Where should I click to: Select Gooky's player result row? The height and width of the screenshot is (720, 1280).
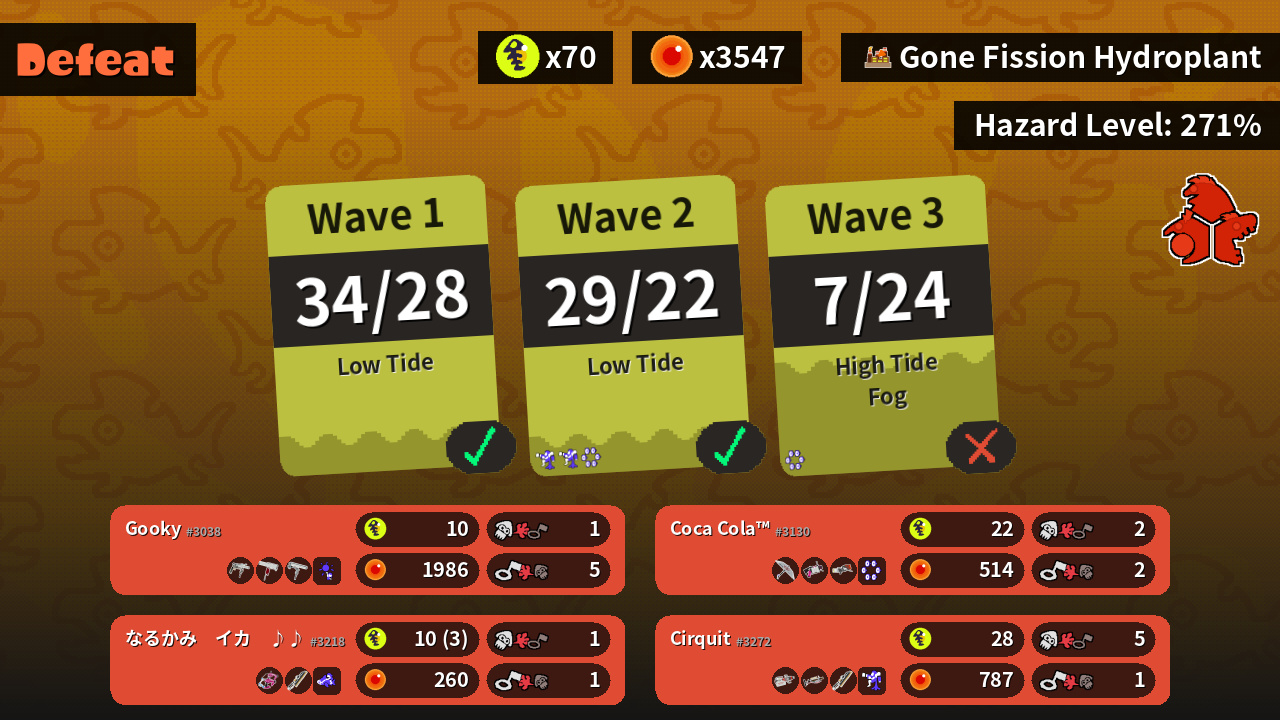tap(367, 550)
